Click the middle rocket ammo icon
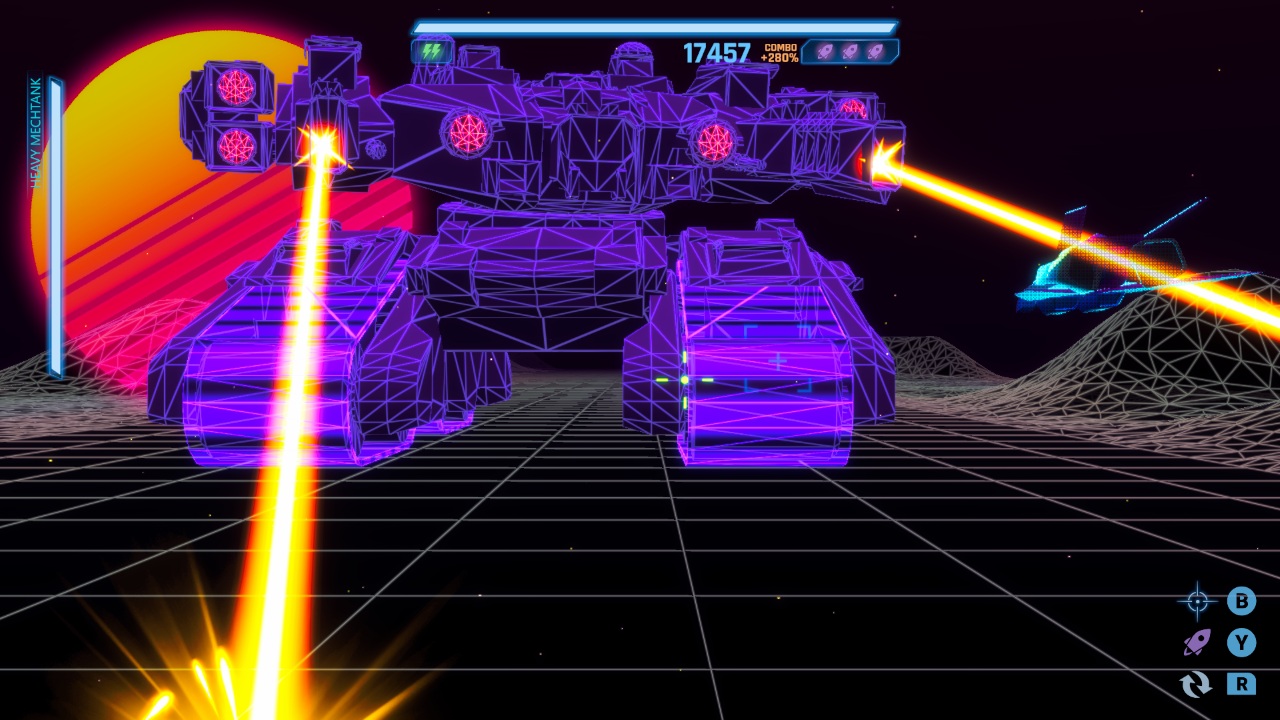The image size is (1280, 720). point(850,51)
